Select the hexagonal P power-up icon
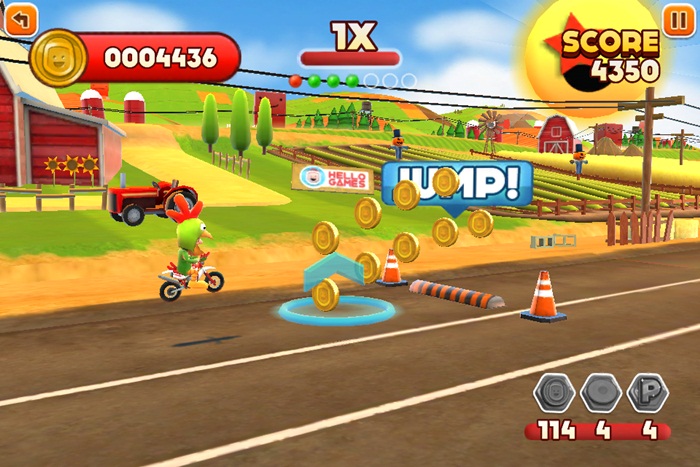The image size is (700, 467). point(648,393)
